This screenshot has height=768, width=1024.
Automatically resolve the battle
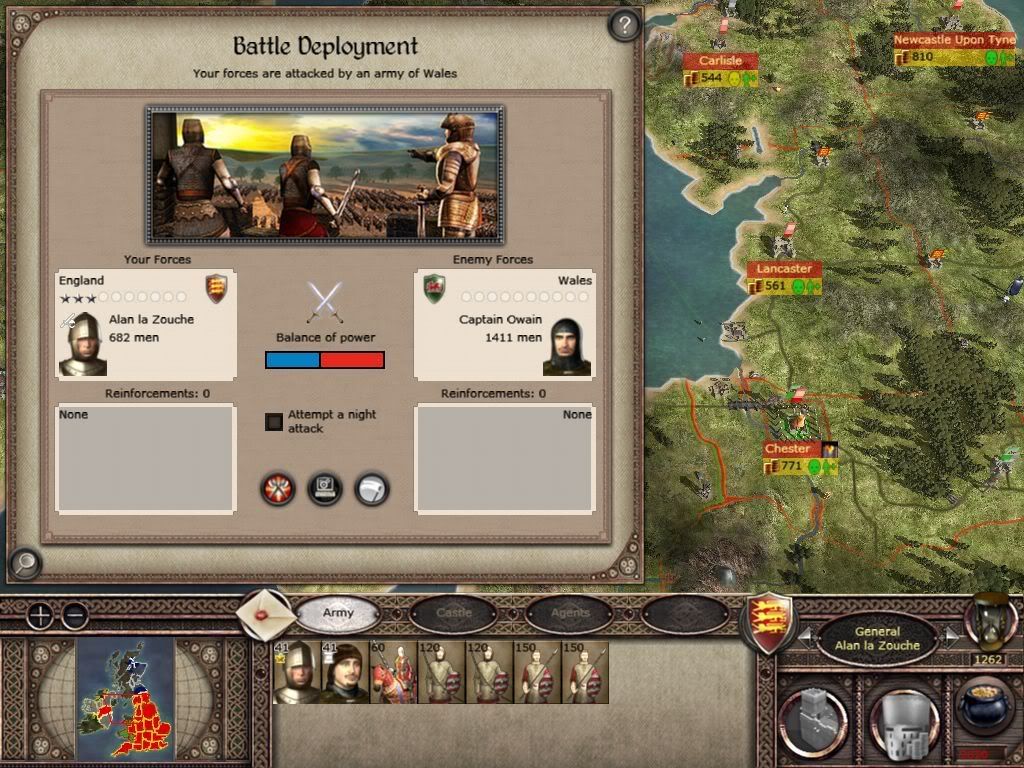click(325, 489)
